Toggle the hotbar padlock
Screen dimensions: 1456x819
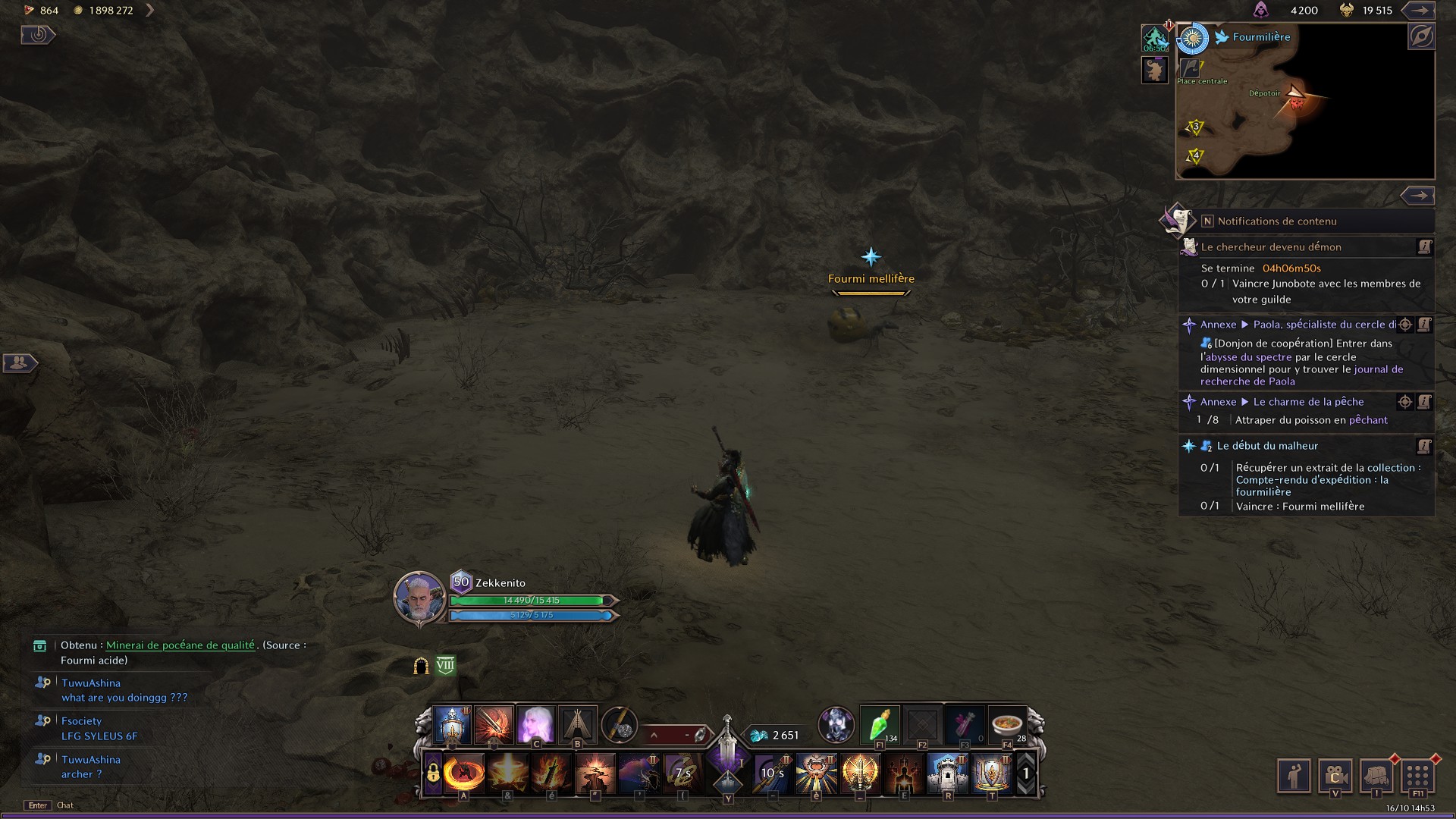coord(432,773)
